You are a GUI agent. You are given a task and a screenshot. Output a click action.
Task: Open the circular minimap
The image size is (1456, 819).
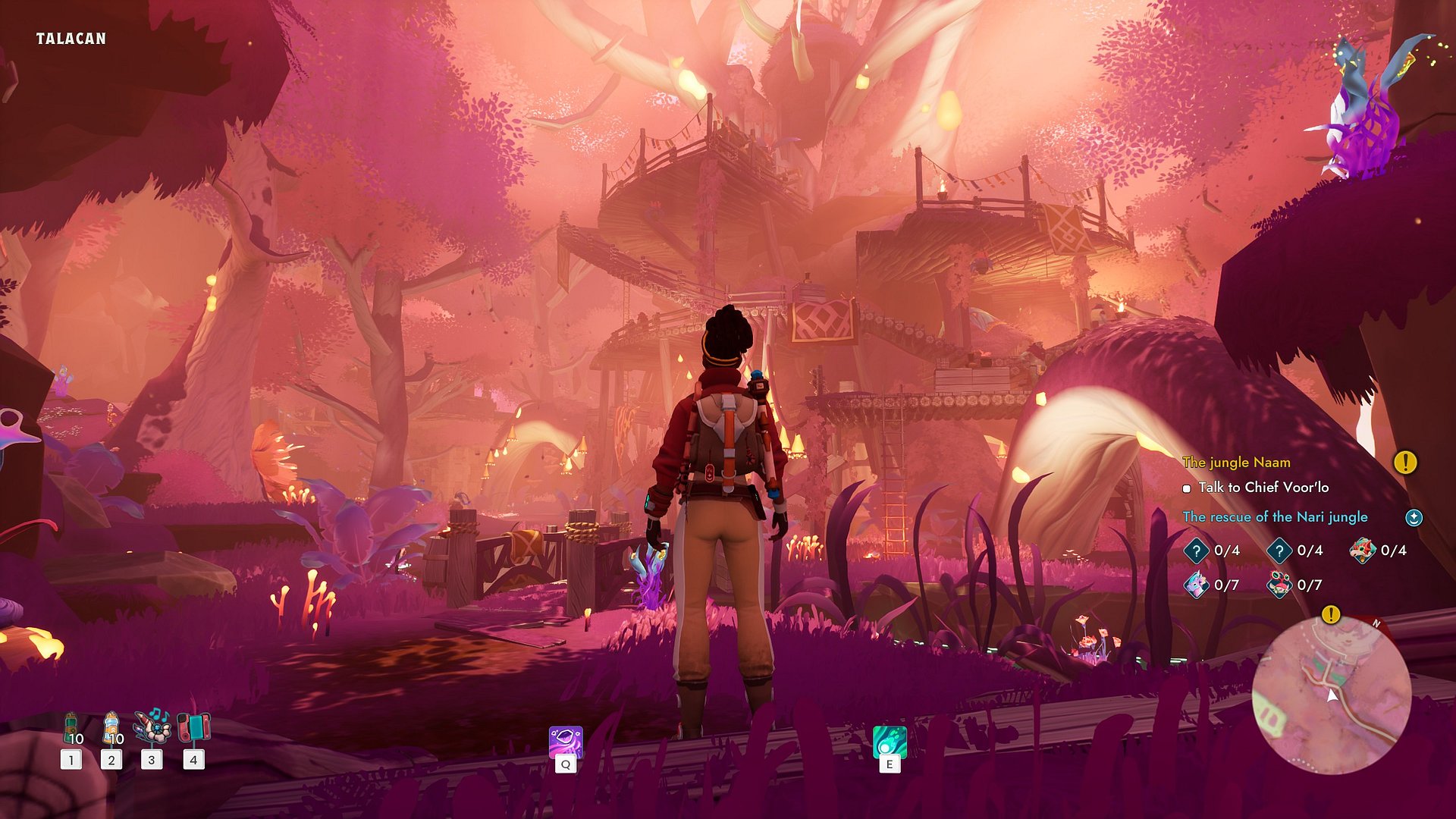pos(1331,694)
